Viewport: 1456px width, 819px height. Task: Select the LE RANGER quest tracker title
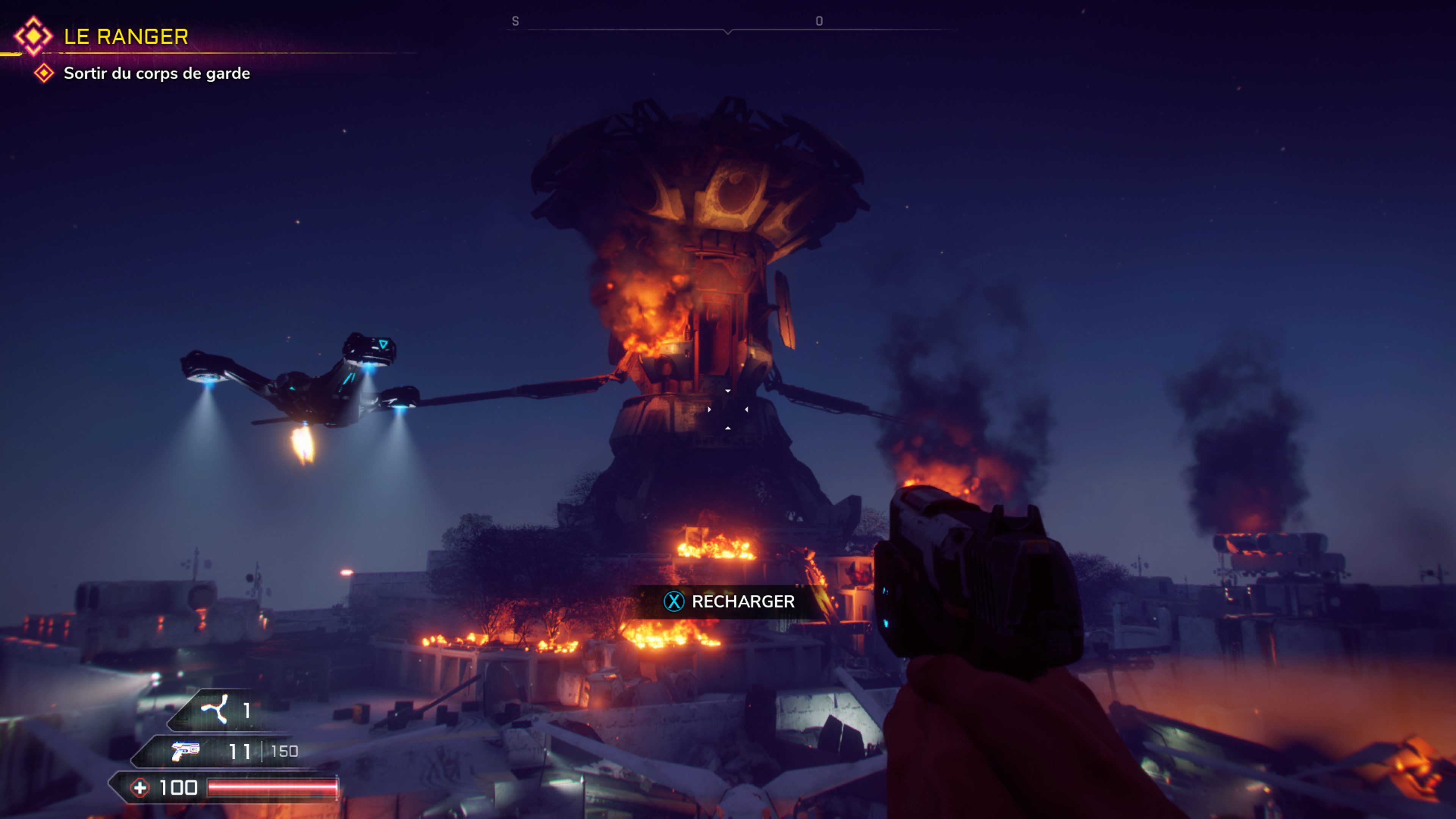click(x=126, y=37)
